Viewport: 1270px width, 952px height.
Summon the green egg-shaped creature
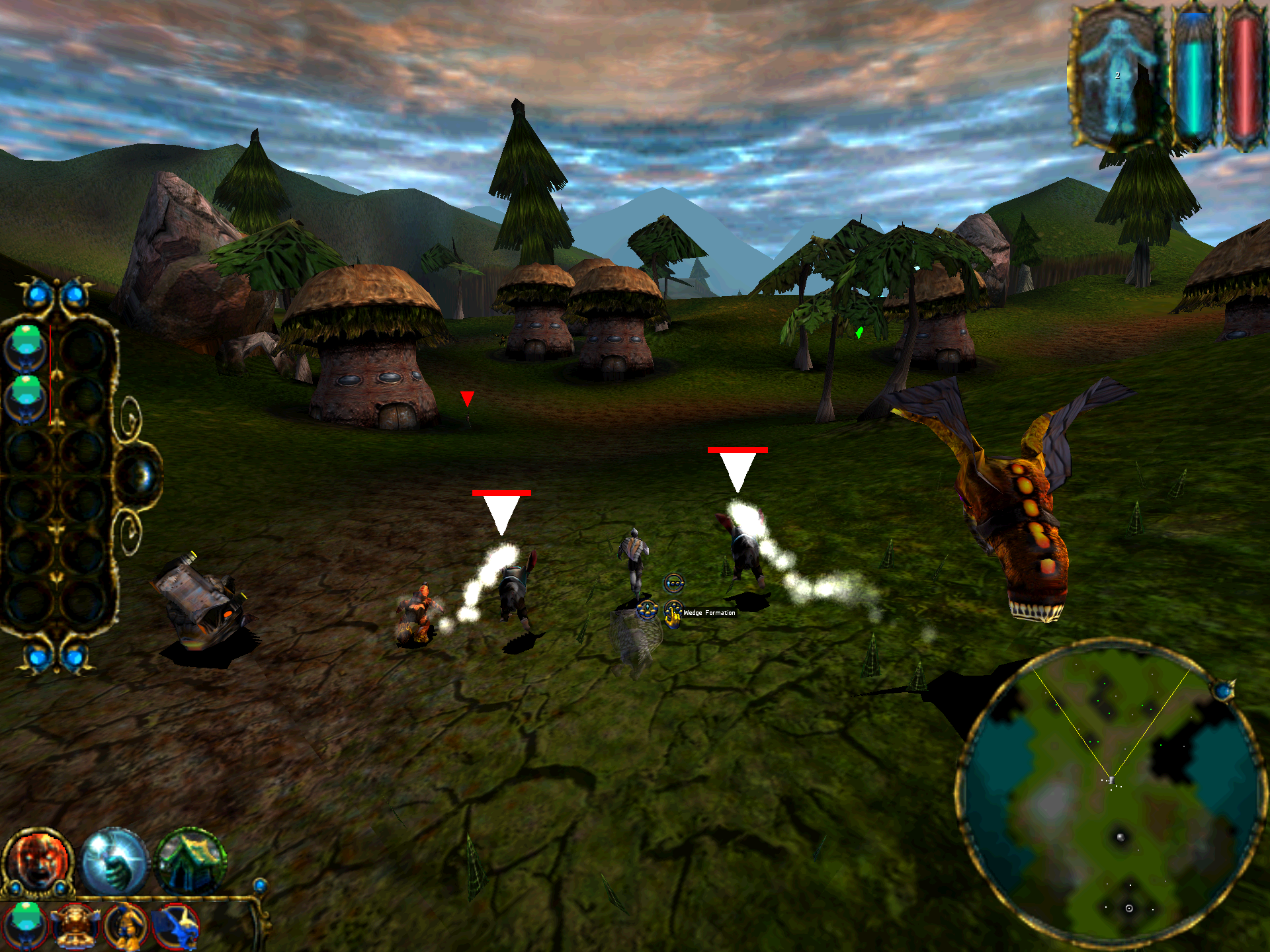(x=26, y=924)
